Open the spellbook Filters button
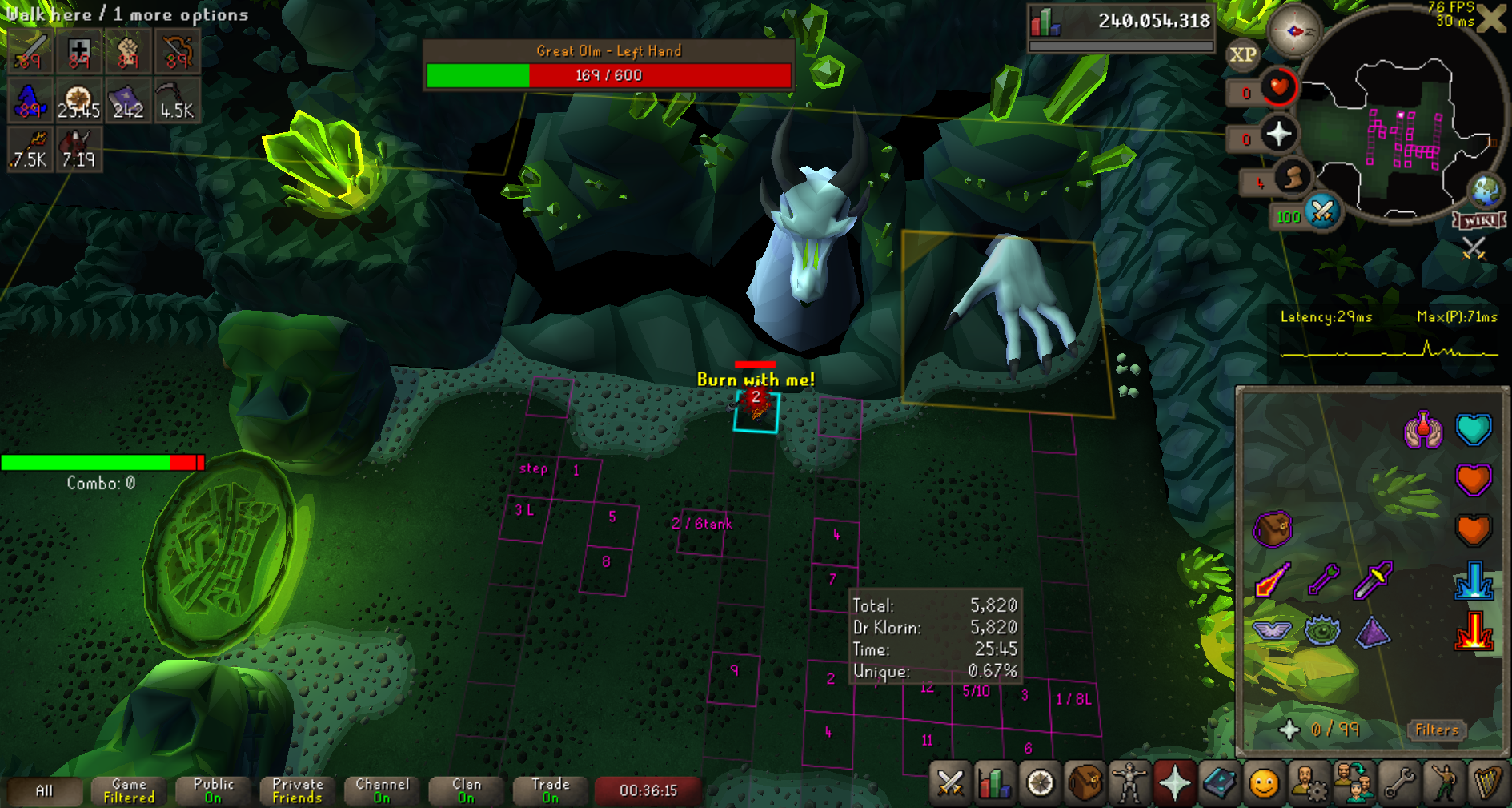The width and height of the screenshot is (1512, 808). [x=1437, y=730]
